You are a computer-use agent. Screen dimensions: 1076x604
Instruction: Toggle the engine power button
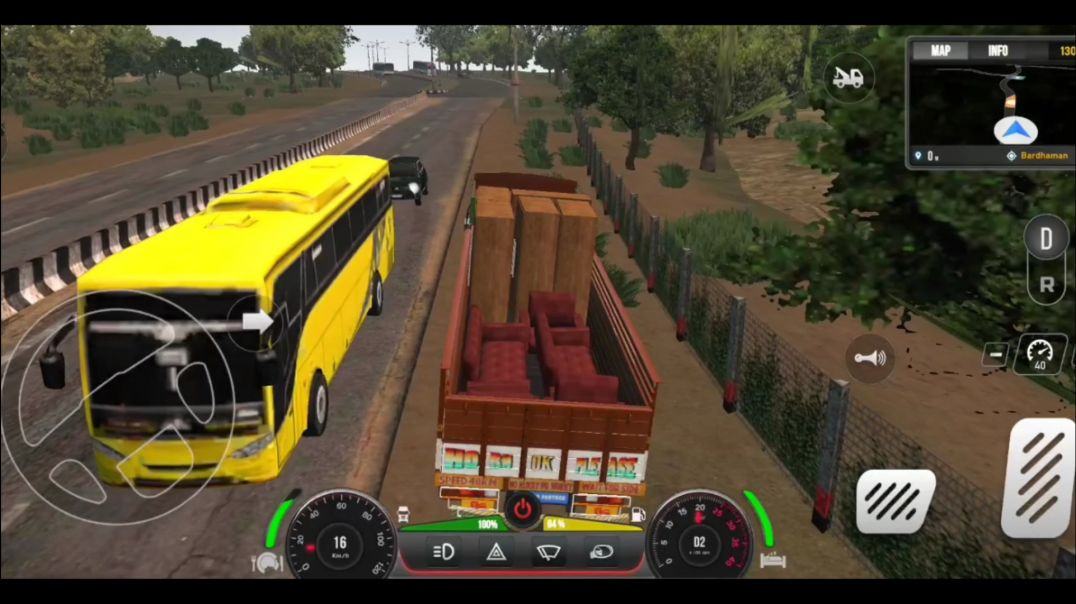pos(520,510)
